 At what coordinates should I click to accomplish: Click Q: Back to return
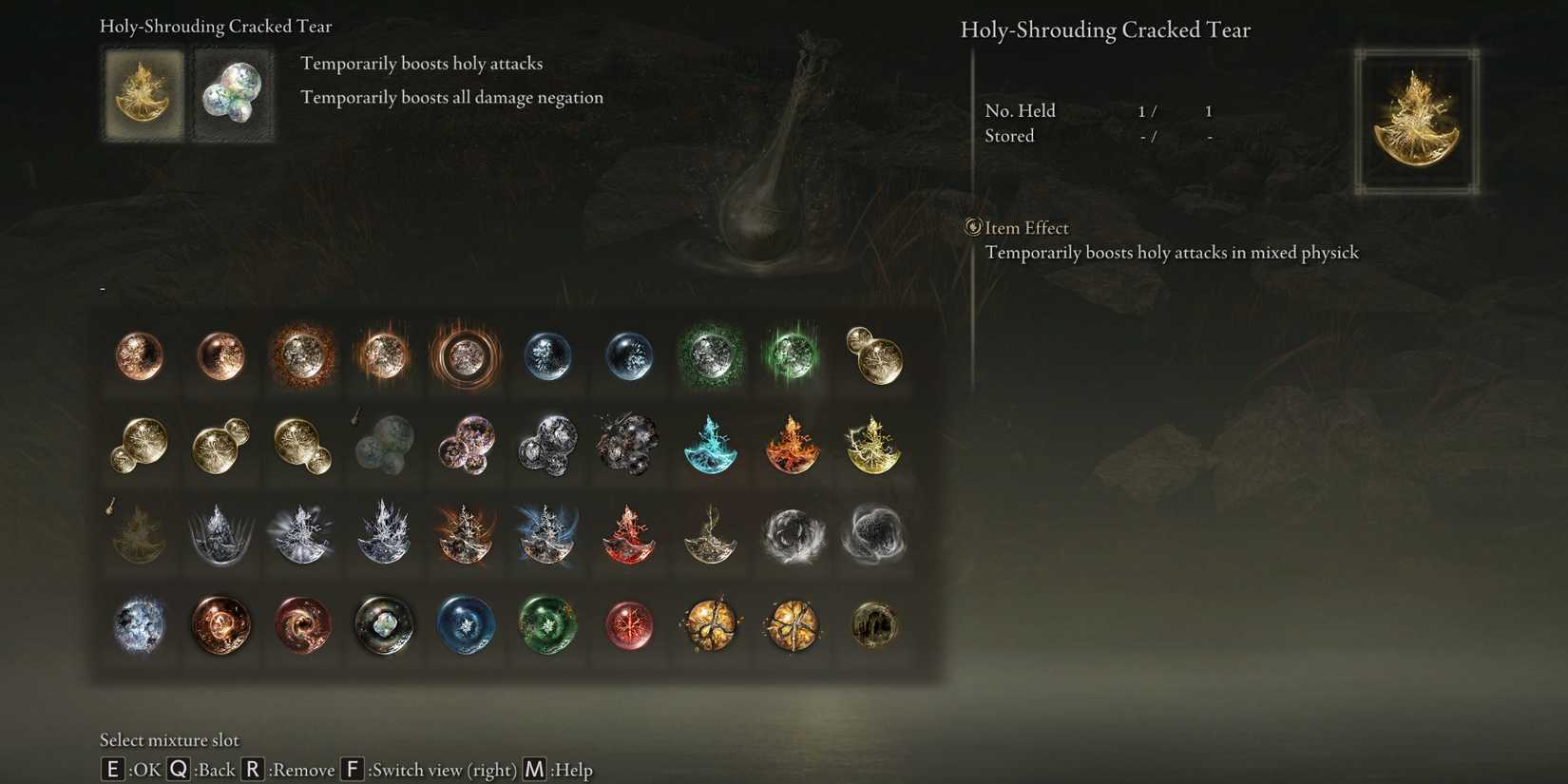[x=178, y=770]
